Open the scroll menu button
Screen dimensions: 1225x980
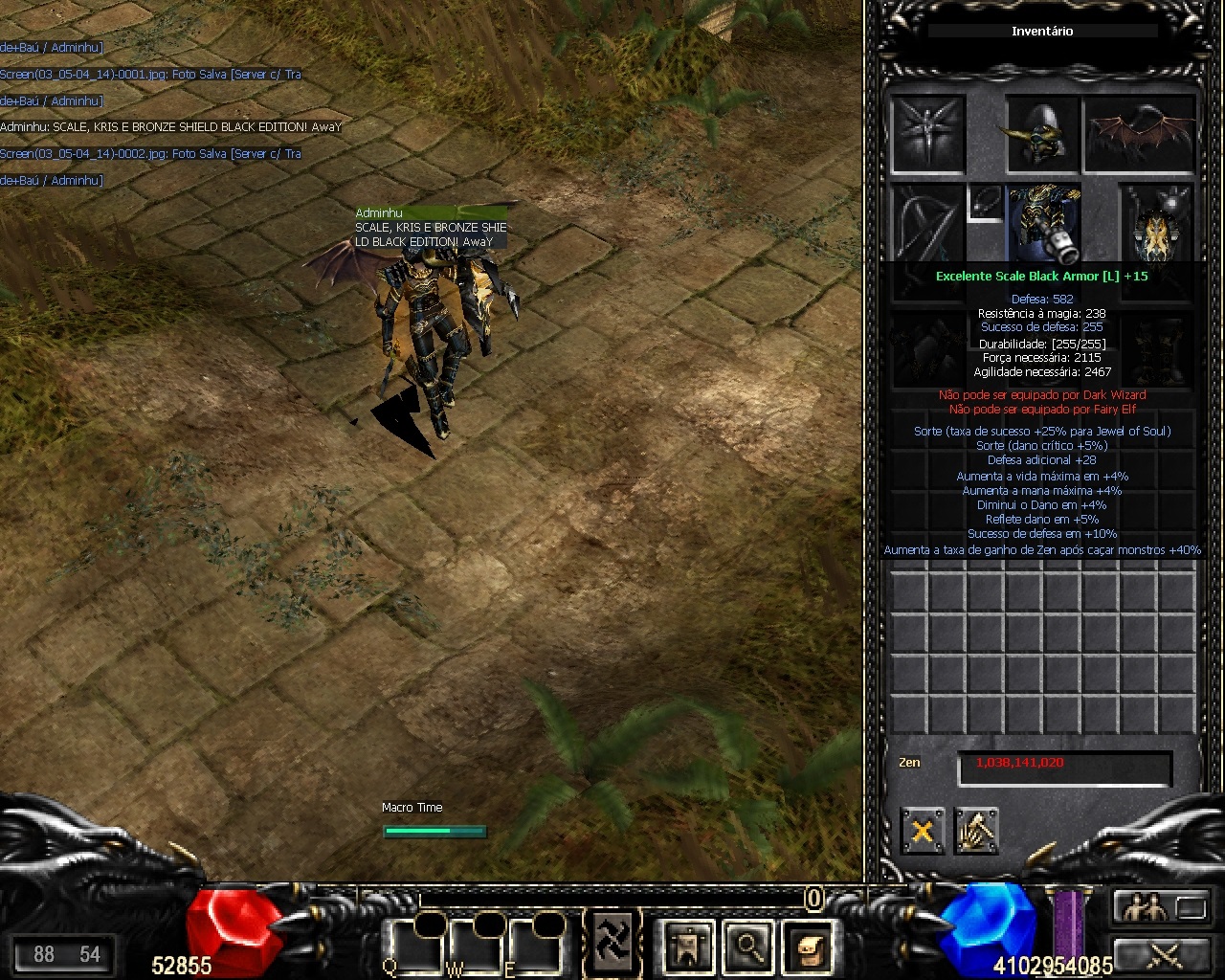point(807,947)
